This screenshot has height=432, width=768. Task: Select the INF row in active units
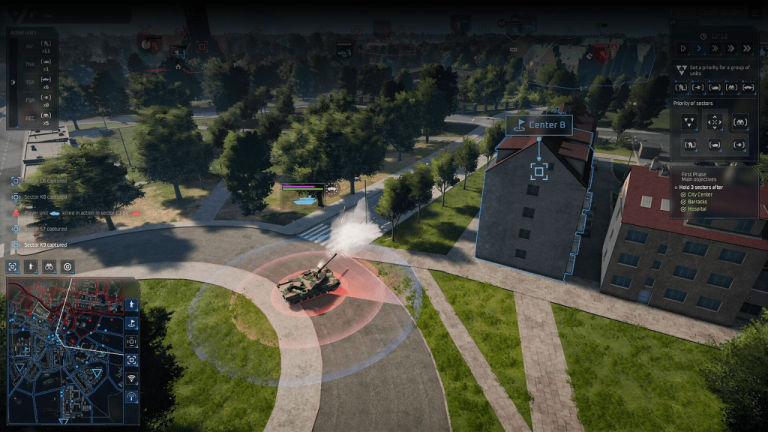tap(28, 45)
